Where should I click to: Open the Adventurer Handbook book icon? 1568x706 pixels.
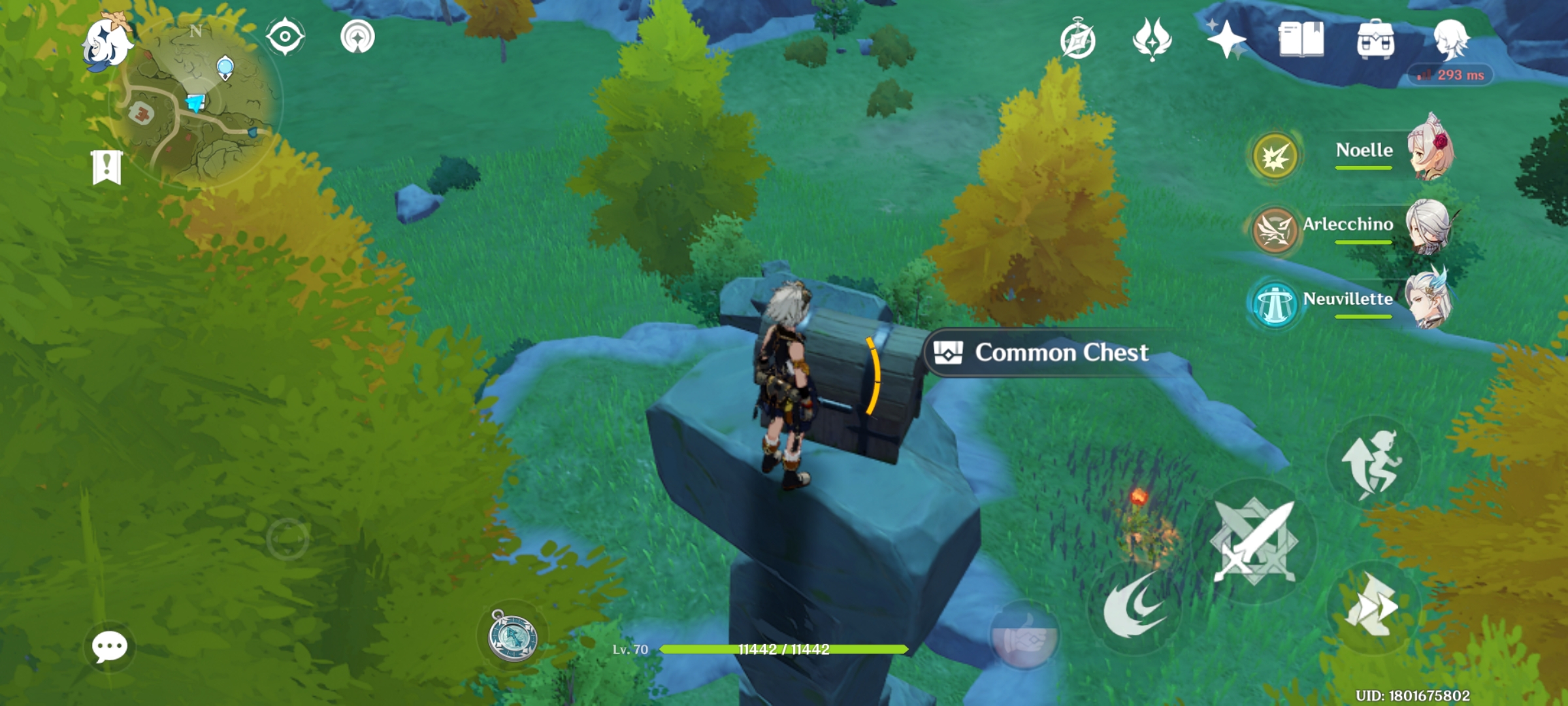pyautogui.click(x=1300, y=39)
